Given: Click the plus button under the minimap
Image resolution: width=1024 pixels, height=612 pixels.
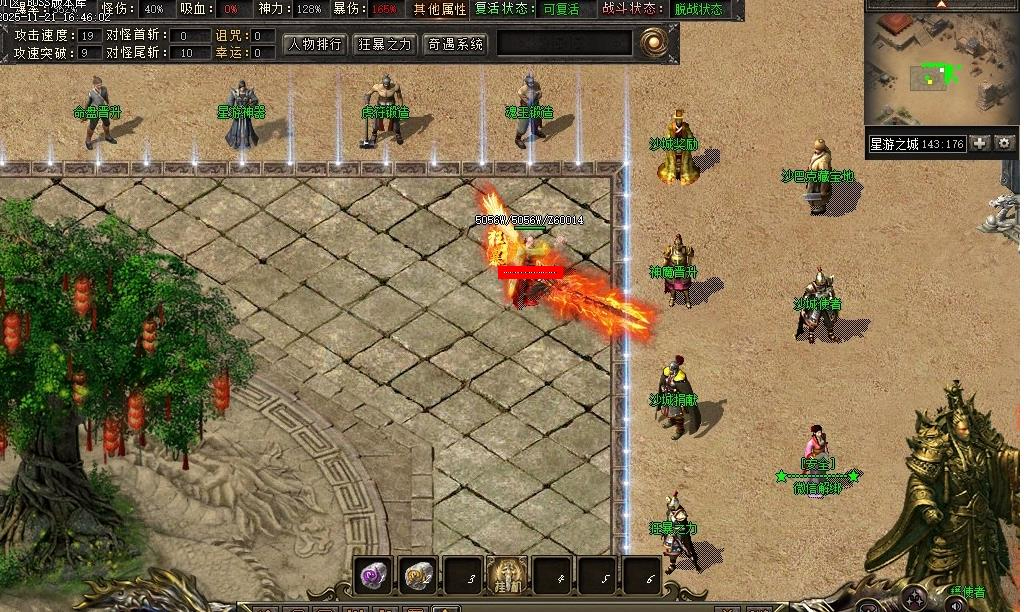Looking at the screenshot, I should (980, 143).
